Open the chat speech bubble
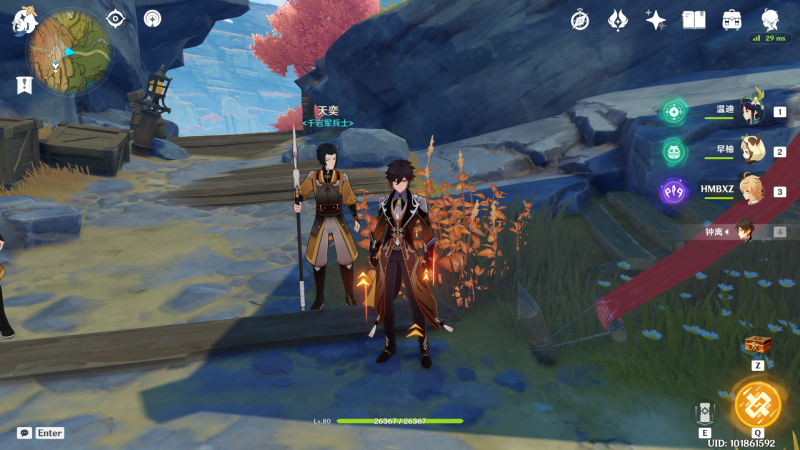Image resolution: width=800 pixels, height=450 pixels. [x=24, y=433]
